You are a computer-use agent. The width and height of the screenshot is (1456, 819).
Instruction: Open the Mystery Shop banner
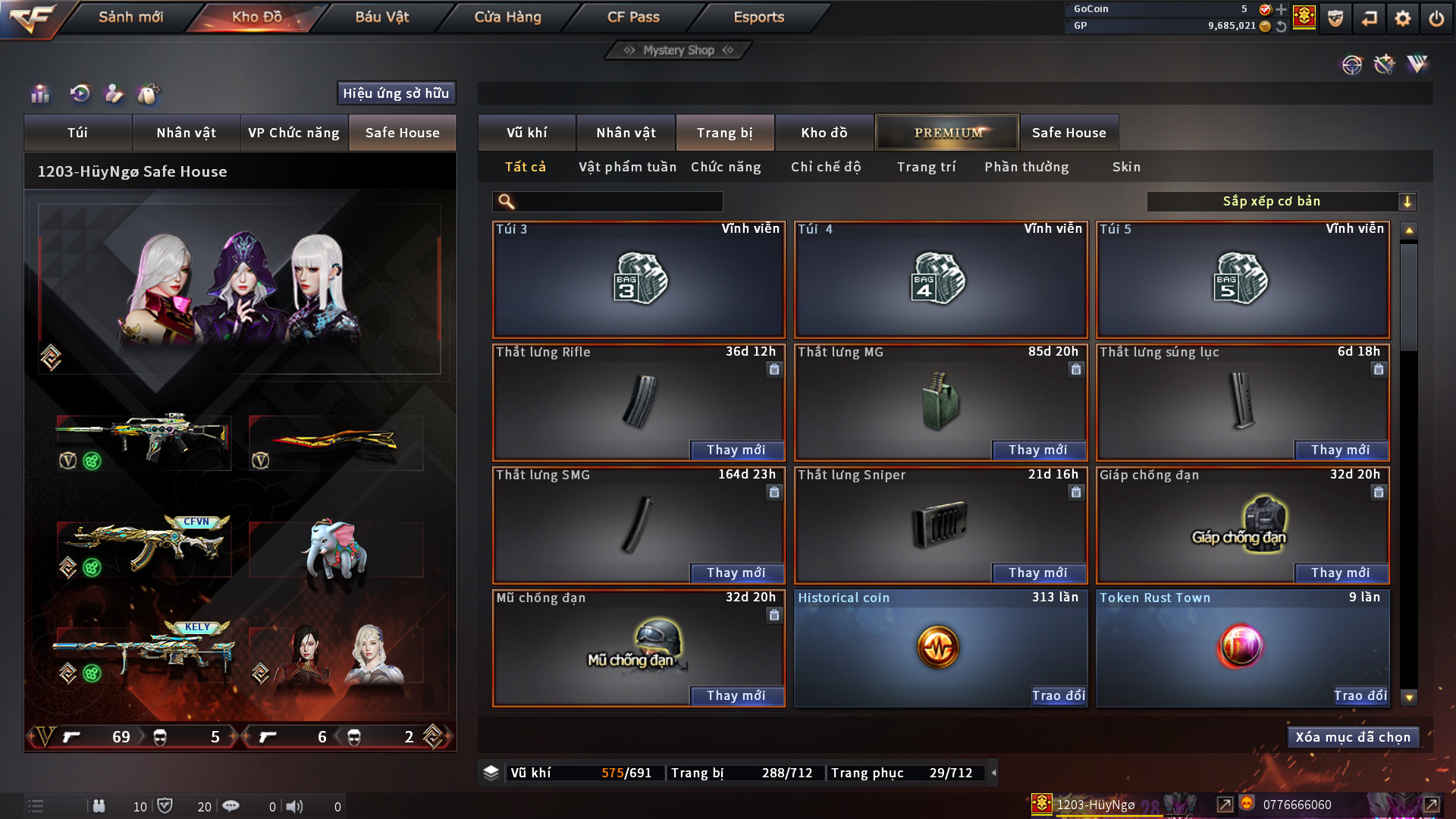(679, 50)
